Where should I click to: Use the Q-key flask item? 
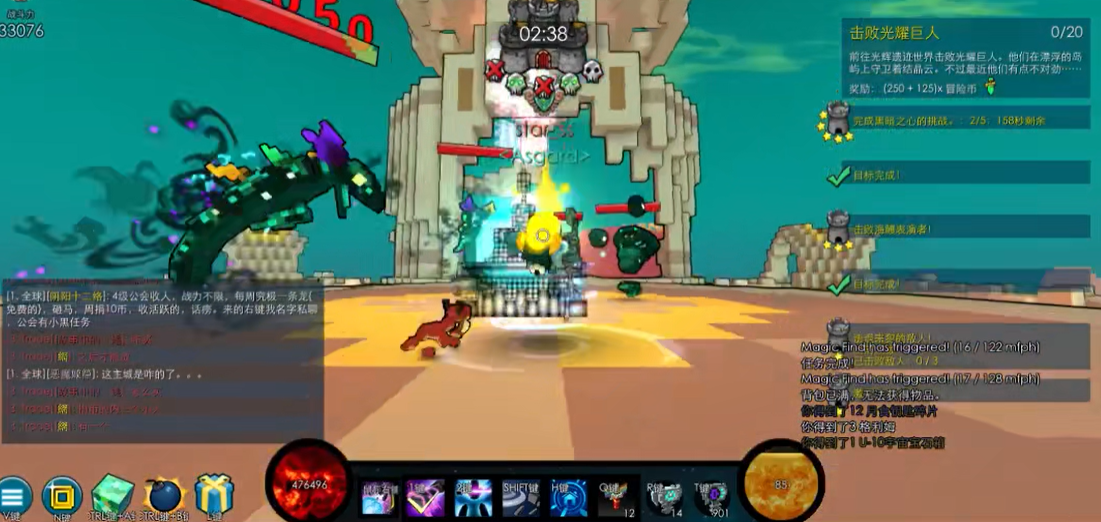tap(618, 497)
